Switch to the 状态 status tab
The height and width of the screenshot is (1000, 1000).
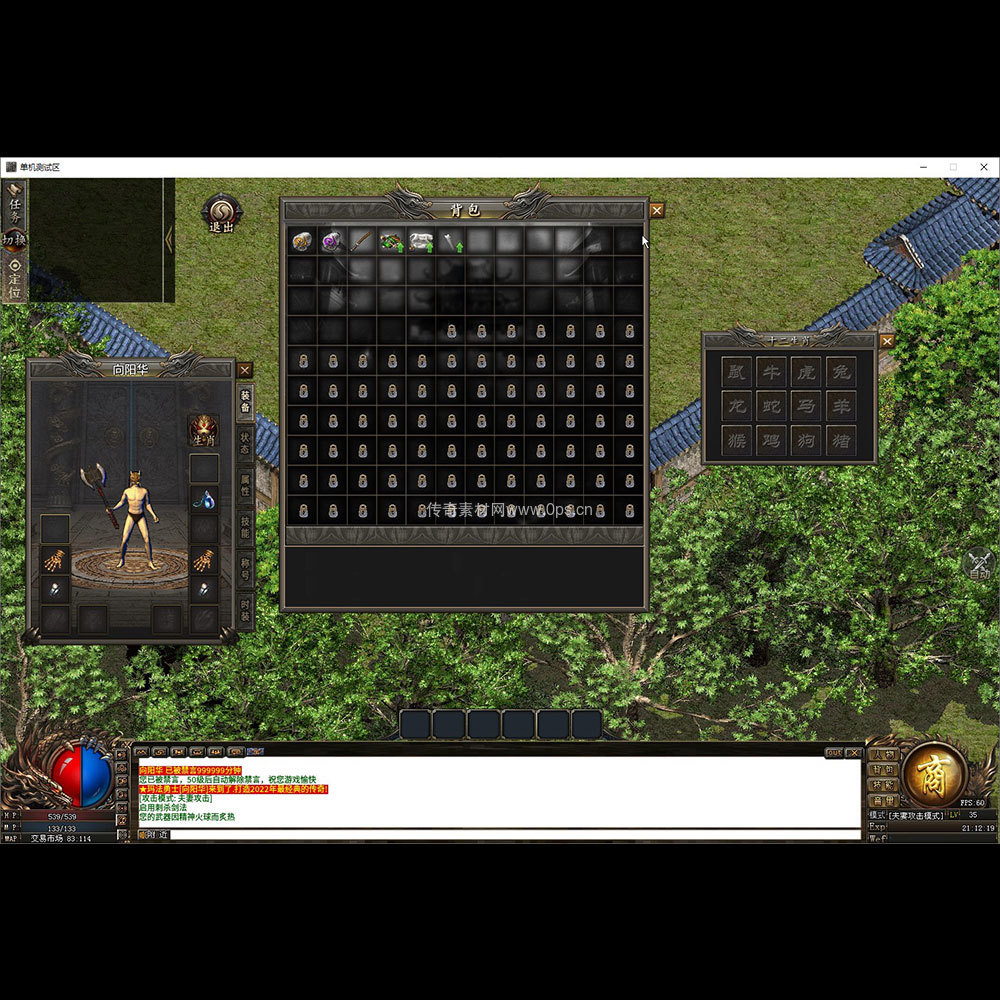[244, 443]
